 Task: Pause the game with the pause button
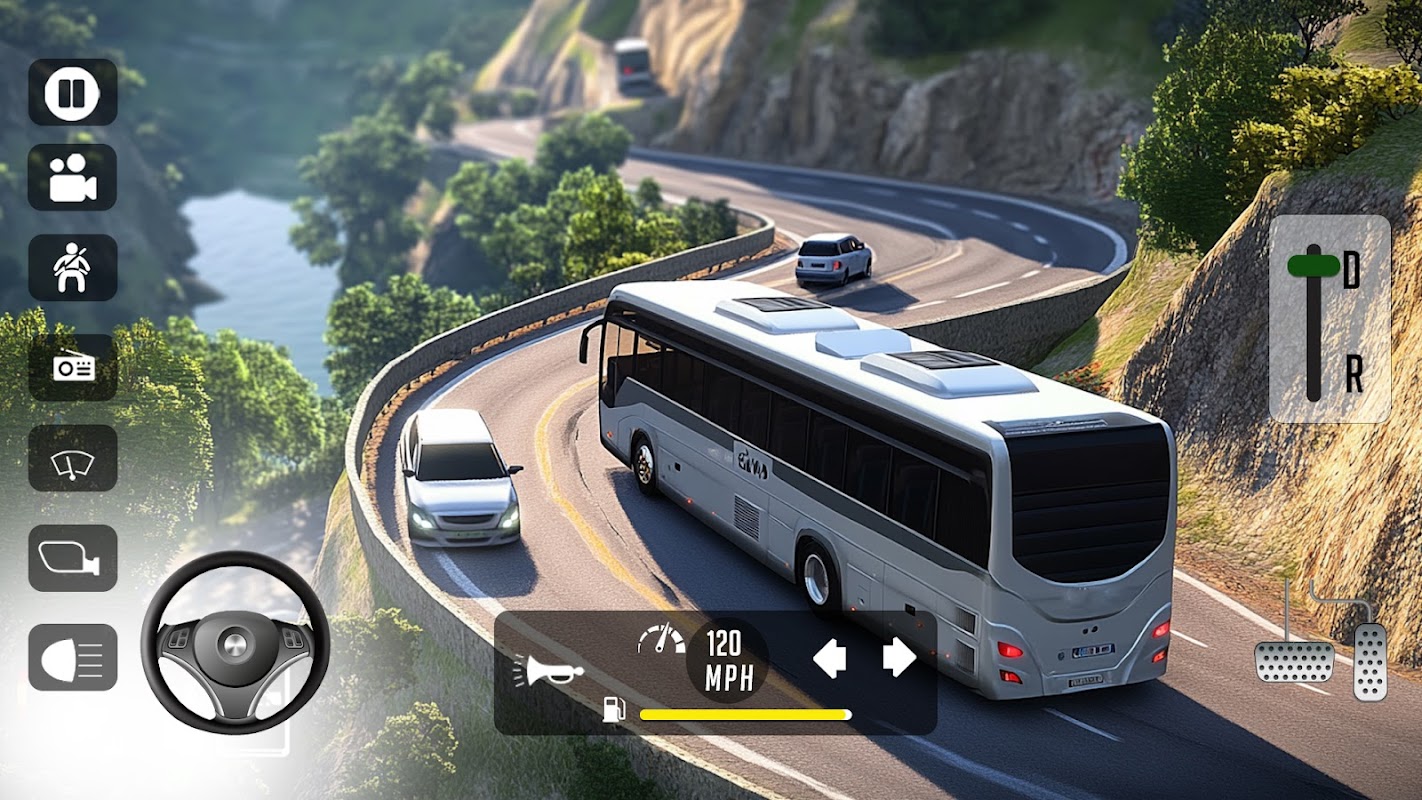click(x=72, y=92)
